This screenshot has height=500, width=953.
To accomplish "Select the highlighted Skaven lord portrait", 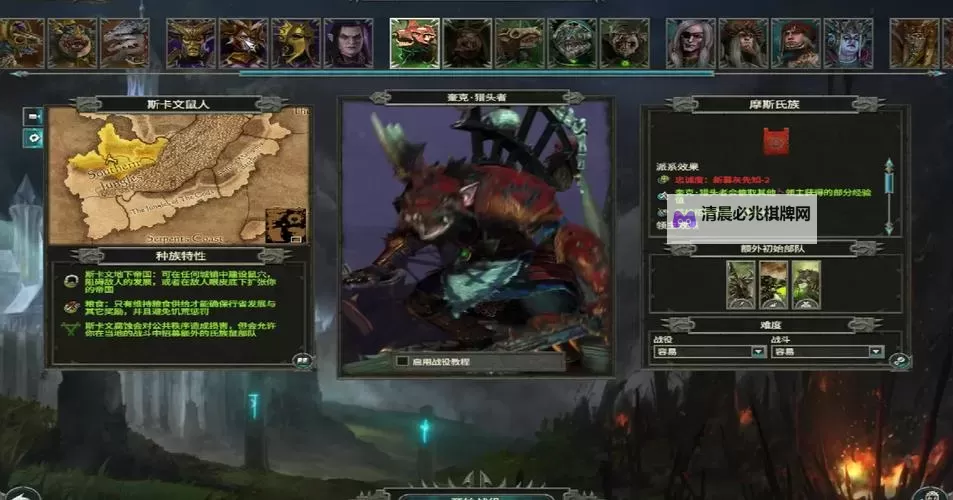I will (413, 43).
